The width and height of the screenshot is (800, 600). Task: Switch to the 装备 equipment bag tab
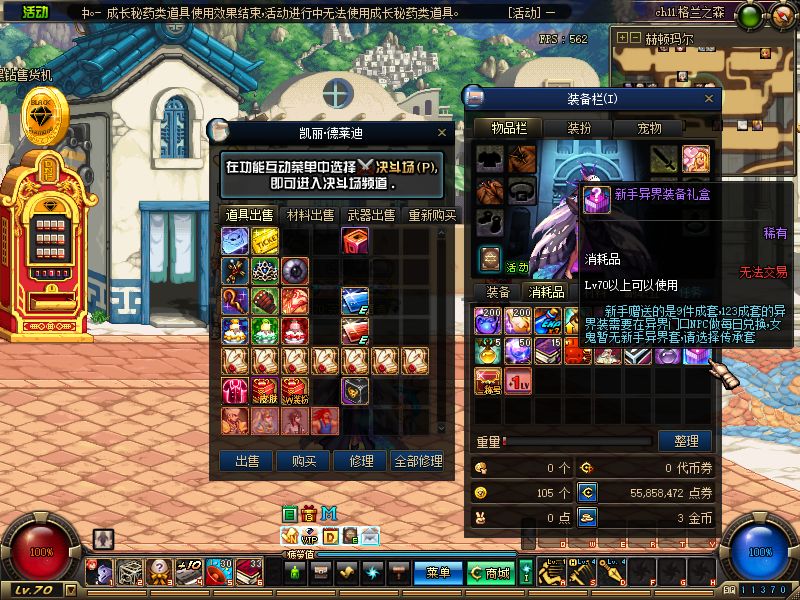(x=498, y=292)
